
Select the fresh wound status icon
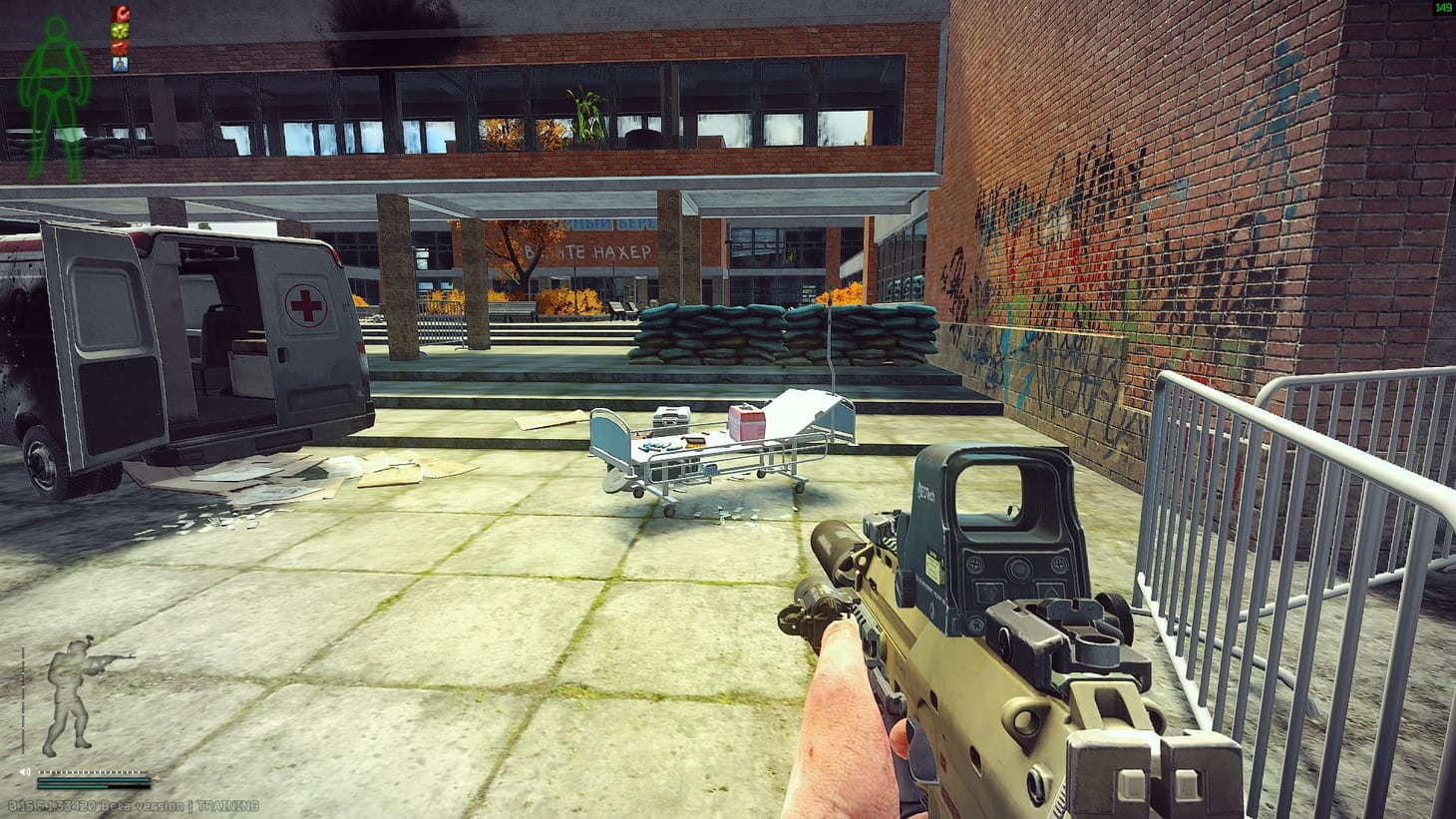[119, 47]
